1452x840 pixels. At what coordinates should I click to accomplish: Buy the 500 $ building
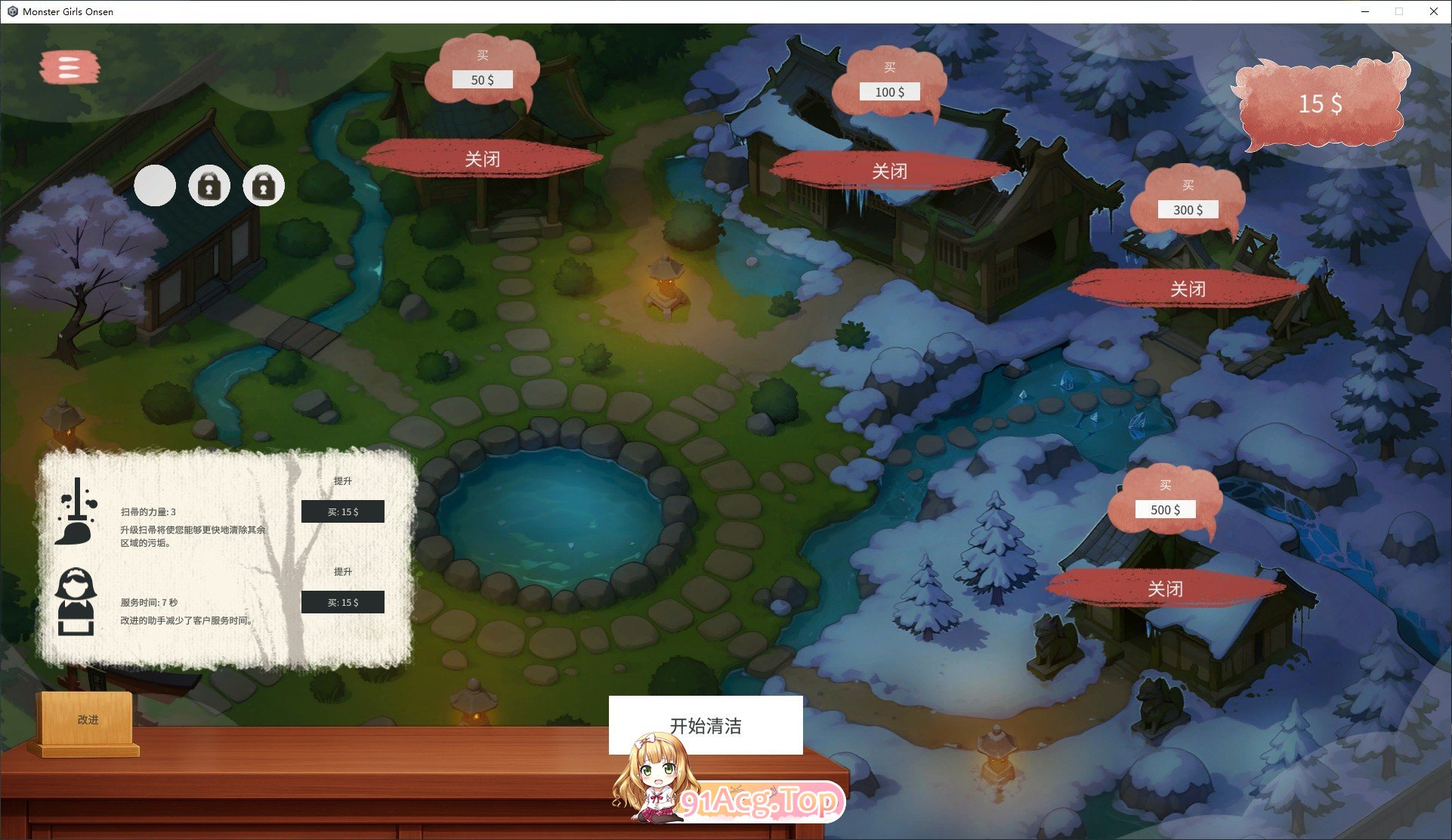1165,509
